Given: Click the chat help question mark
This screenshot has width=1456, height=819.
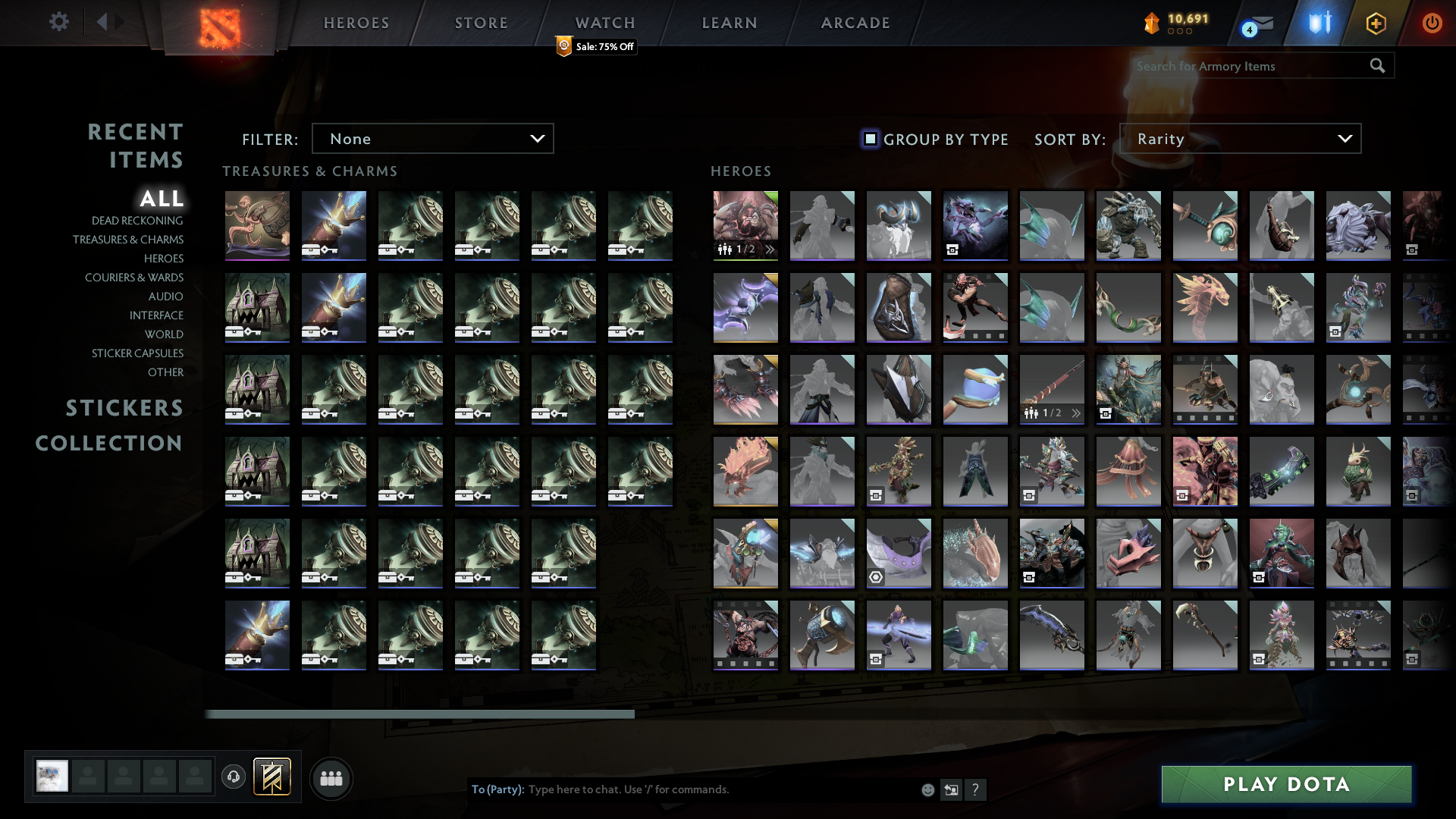Looking at the screenshot, I should [977, 789].
